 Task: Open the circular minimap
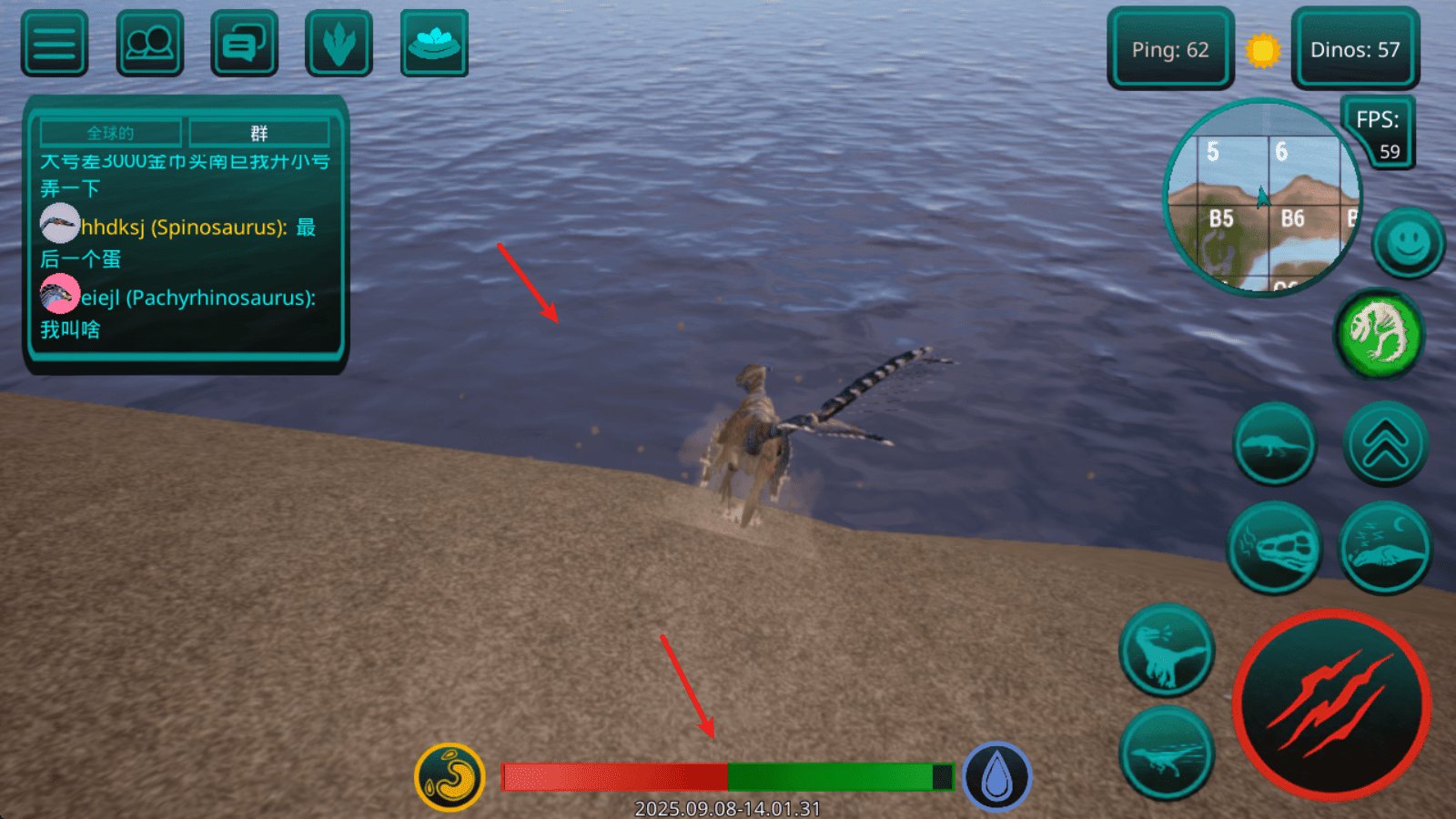[1262, 197]
